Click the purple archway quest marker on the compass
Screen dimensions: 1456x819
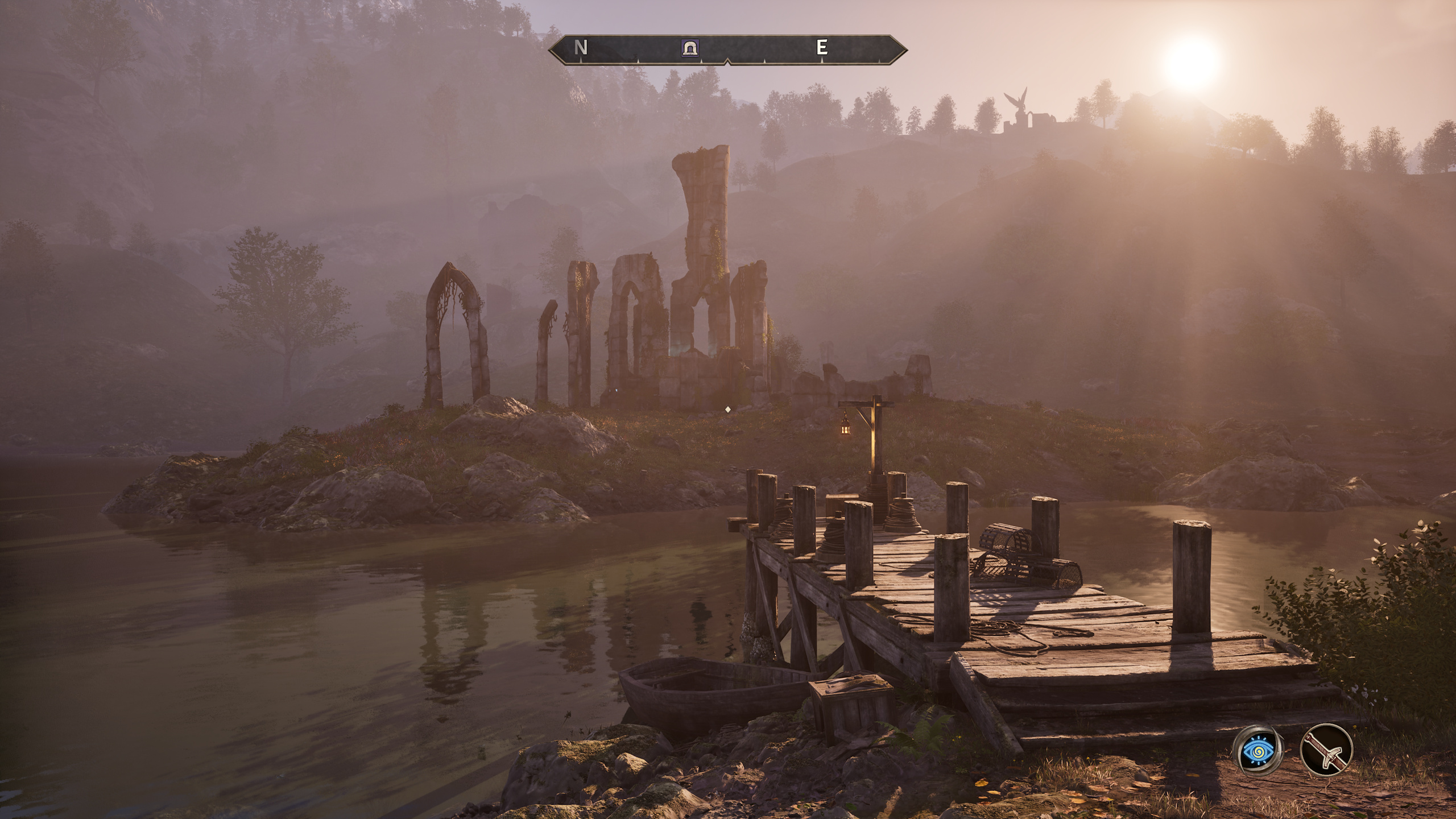coord(690,49)
